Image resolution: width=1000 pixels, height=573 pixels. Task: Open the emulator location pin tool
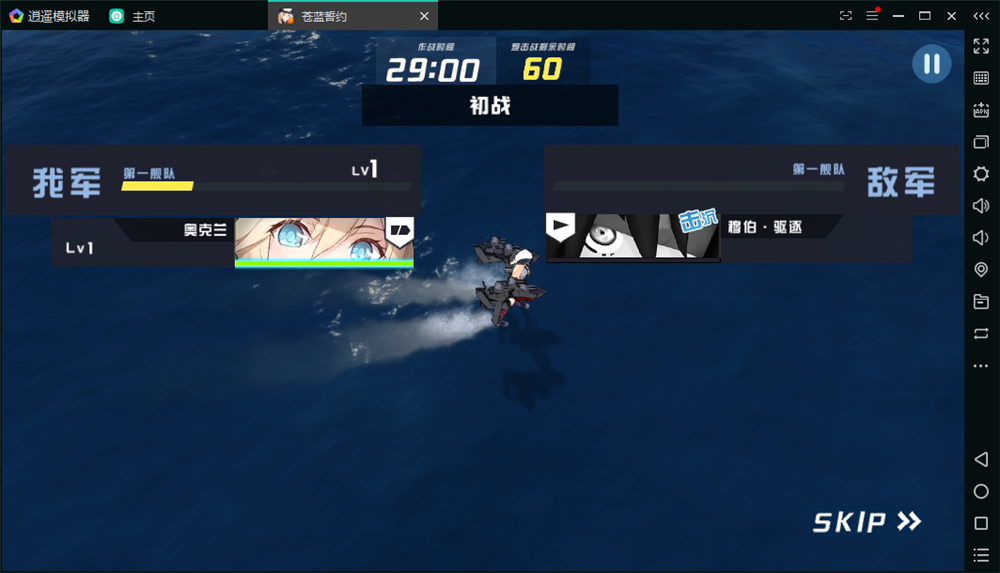click(x=981, y=270)
